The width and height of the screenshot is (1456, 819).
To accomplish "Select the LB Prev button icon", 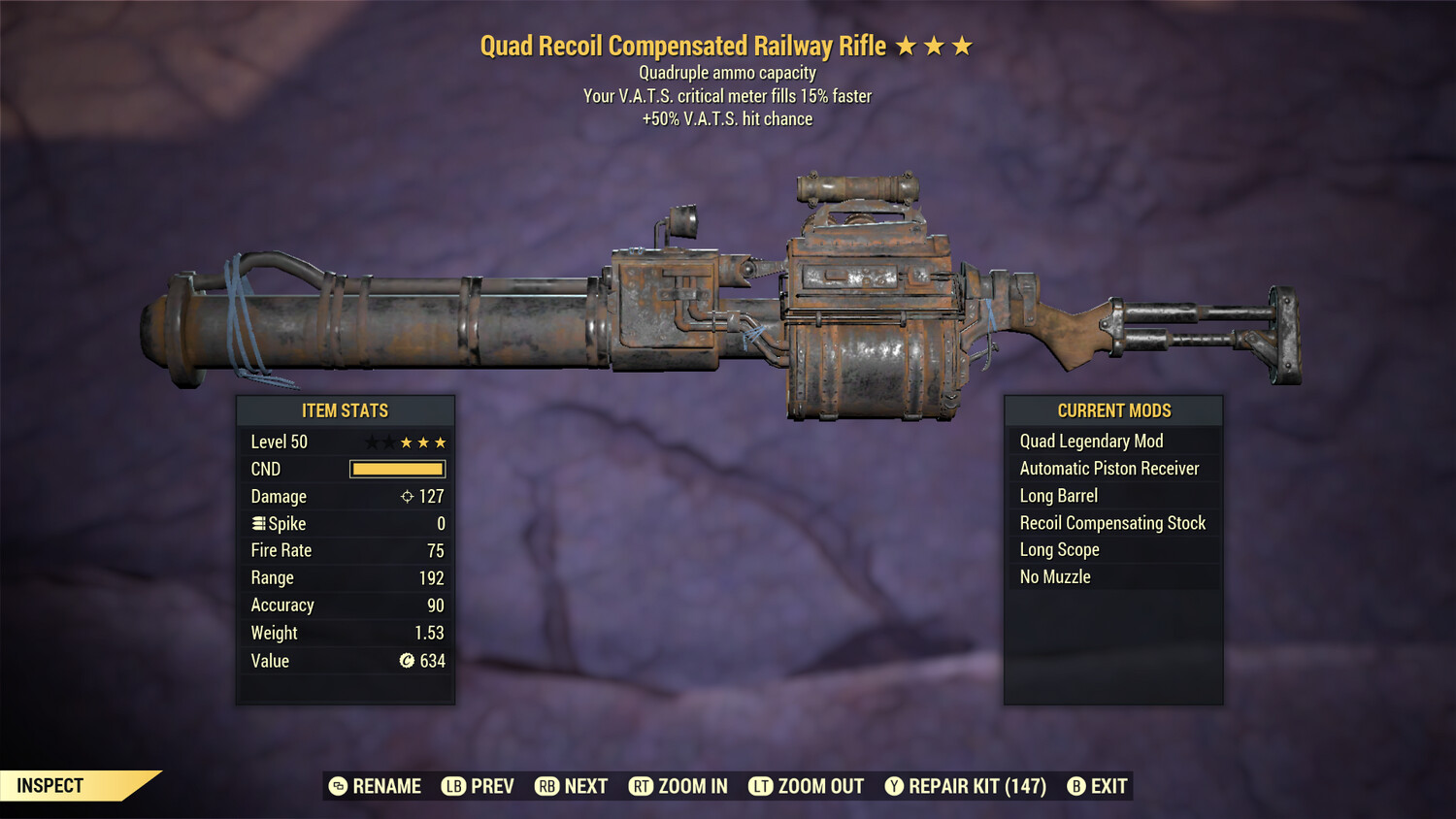I will coord(452,786).
